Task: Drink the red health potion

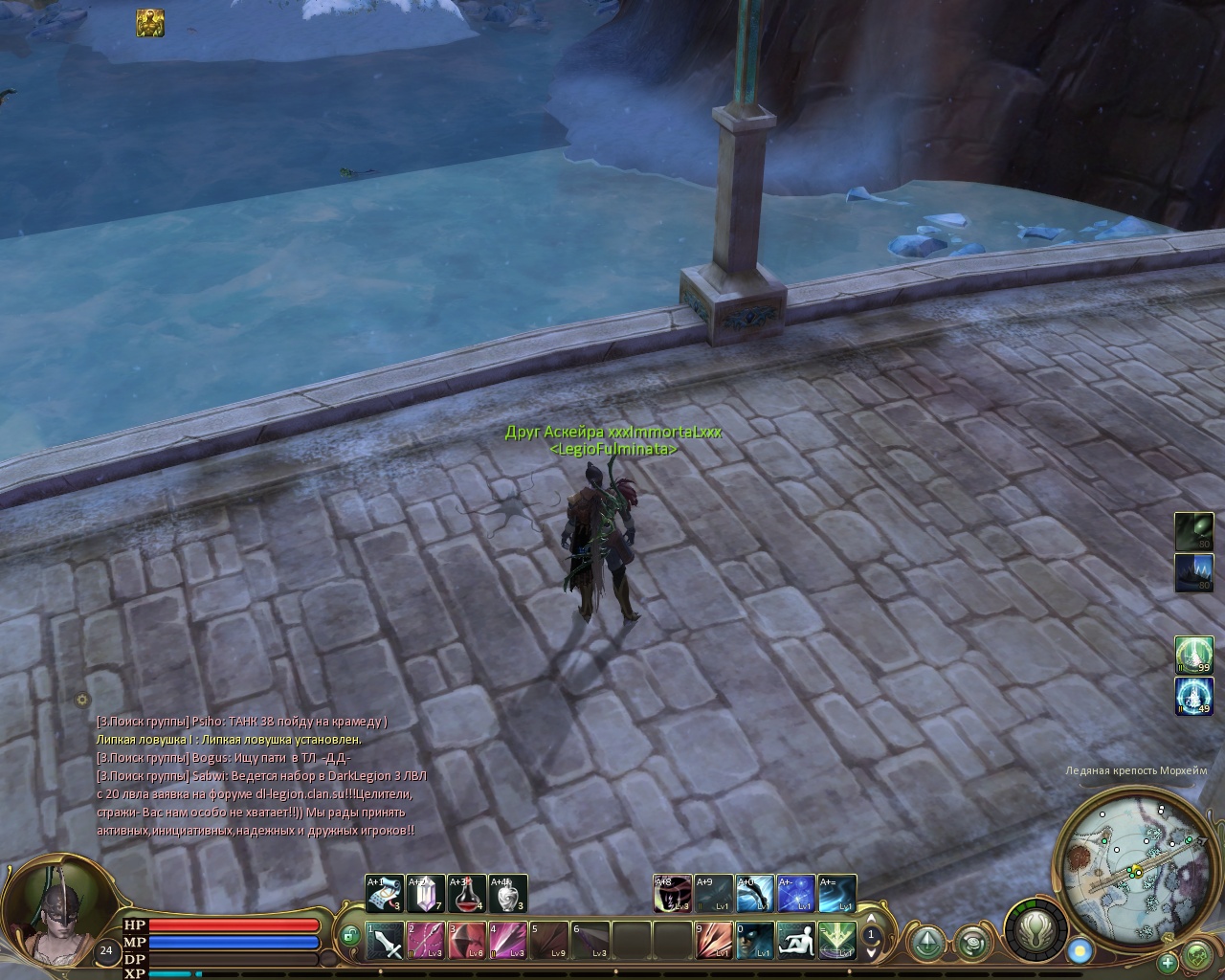Action: click(467, 894)
